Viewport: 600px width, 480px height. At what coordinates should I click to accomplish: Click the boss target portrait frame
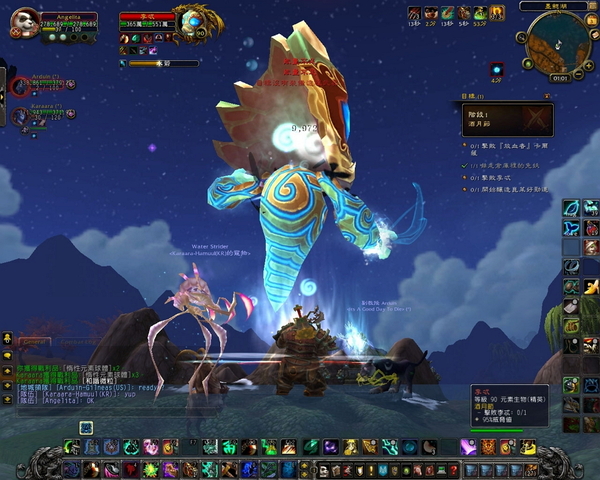[x=190, y=20]
